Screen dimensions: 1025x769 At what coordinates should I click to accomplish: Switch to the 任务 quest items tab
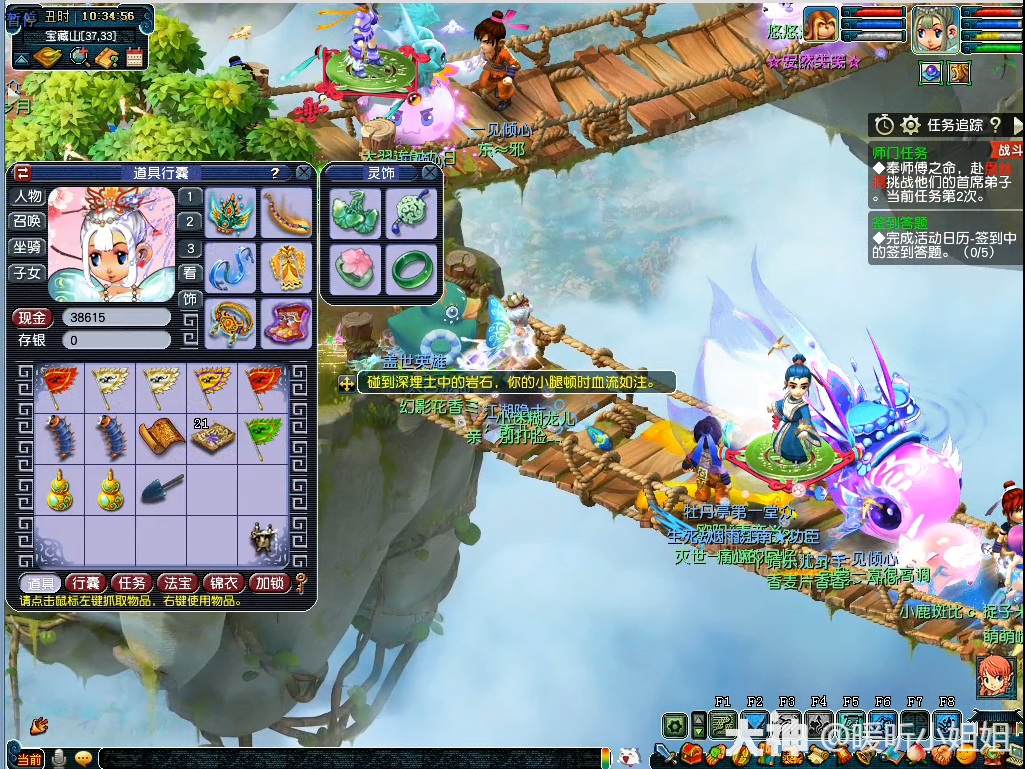pyautogui.click(x=132, y=583)
